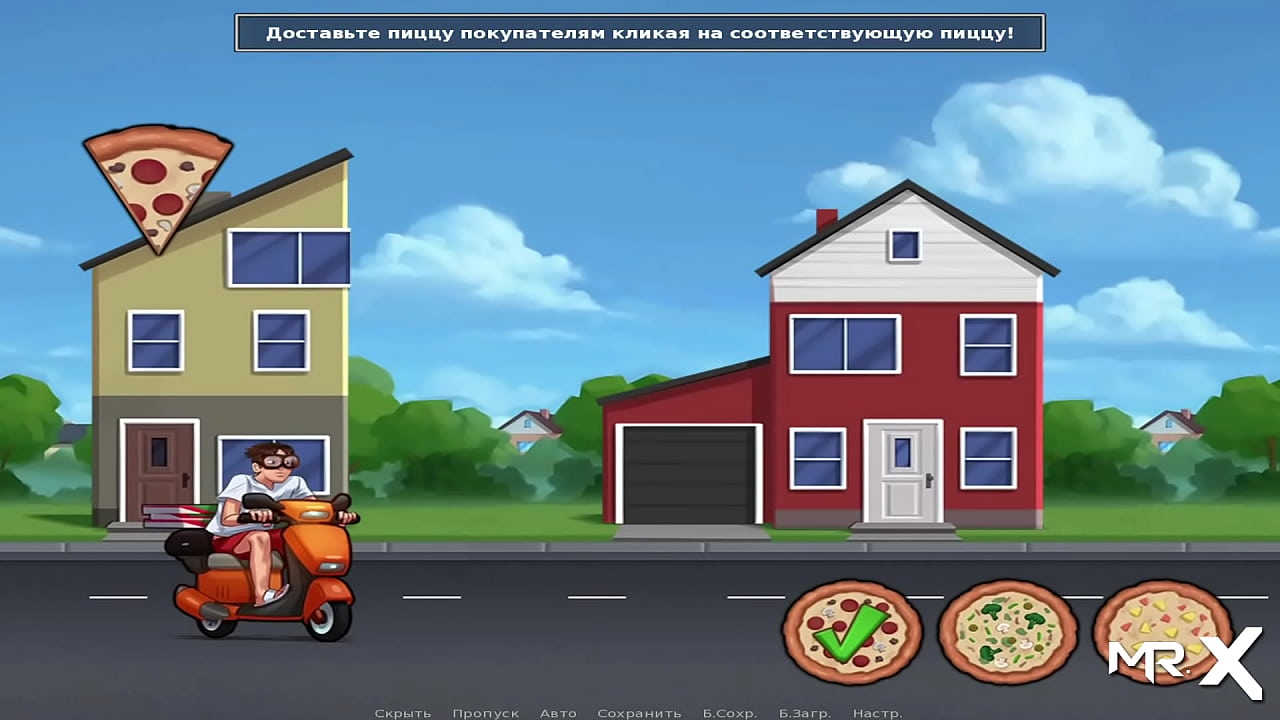Open Настр. settings menu
1280x720 pixels.
point(877,713)
